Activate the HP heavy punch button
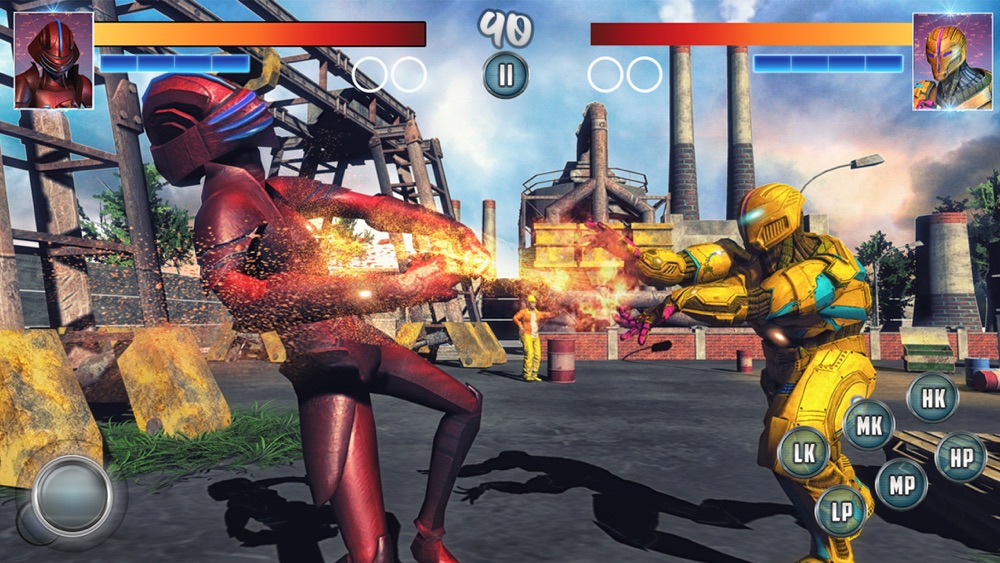This screenshot has width=1000, height=563. tap(960, 457)
